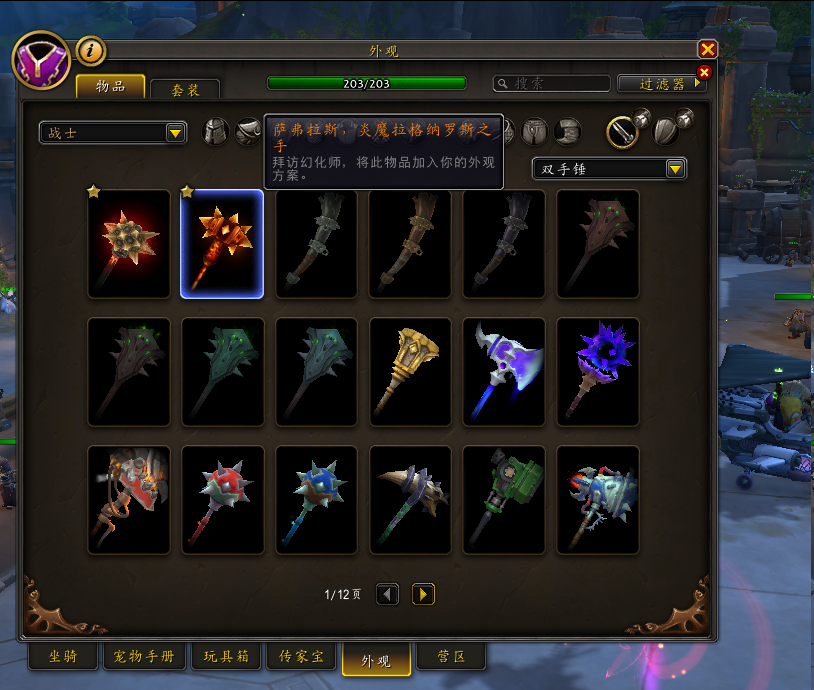Switch to the 套装 sets tab
The height and width of the screenshot is (690, 814).
(x=185, y=89)
